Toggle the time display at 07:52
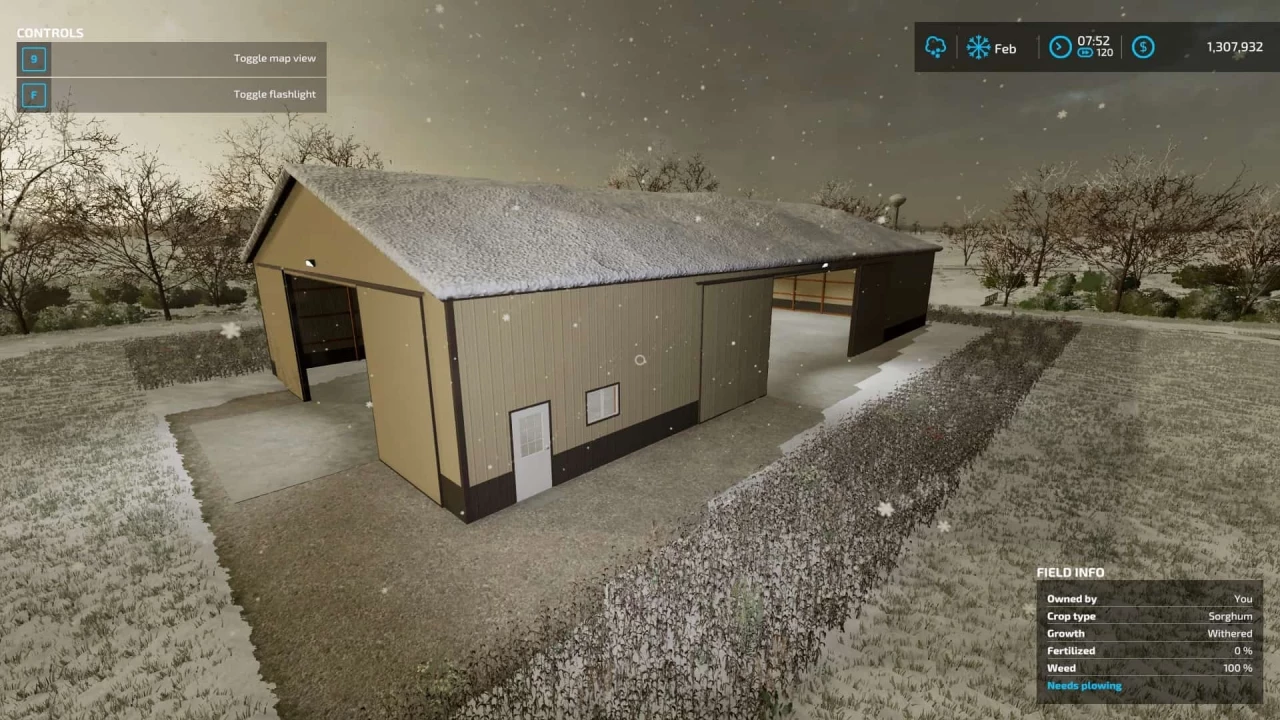The height and width of the screenshot is (720, 1280). [1094, 42]
